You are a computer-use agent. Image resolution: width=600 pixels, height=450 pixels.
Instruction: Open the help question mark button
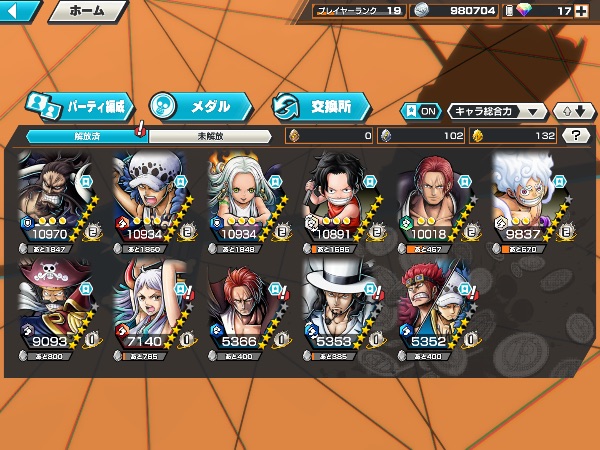(x=575, y=136)
